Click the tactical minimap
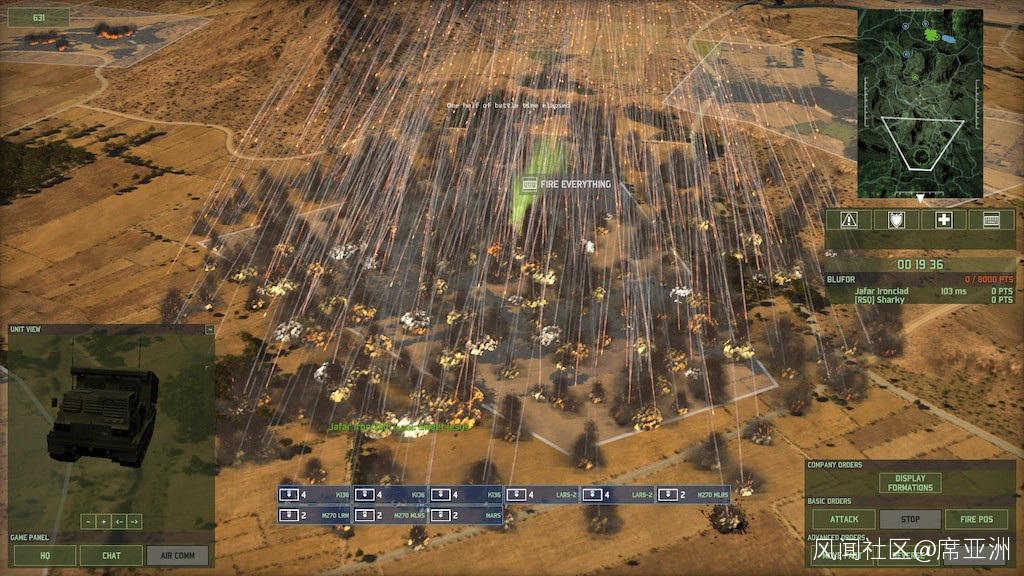Viewport: 1024px width, 576px height. coord(920,102)
